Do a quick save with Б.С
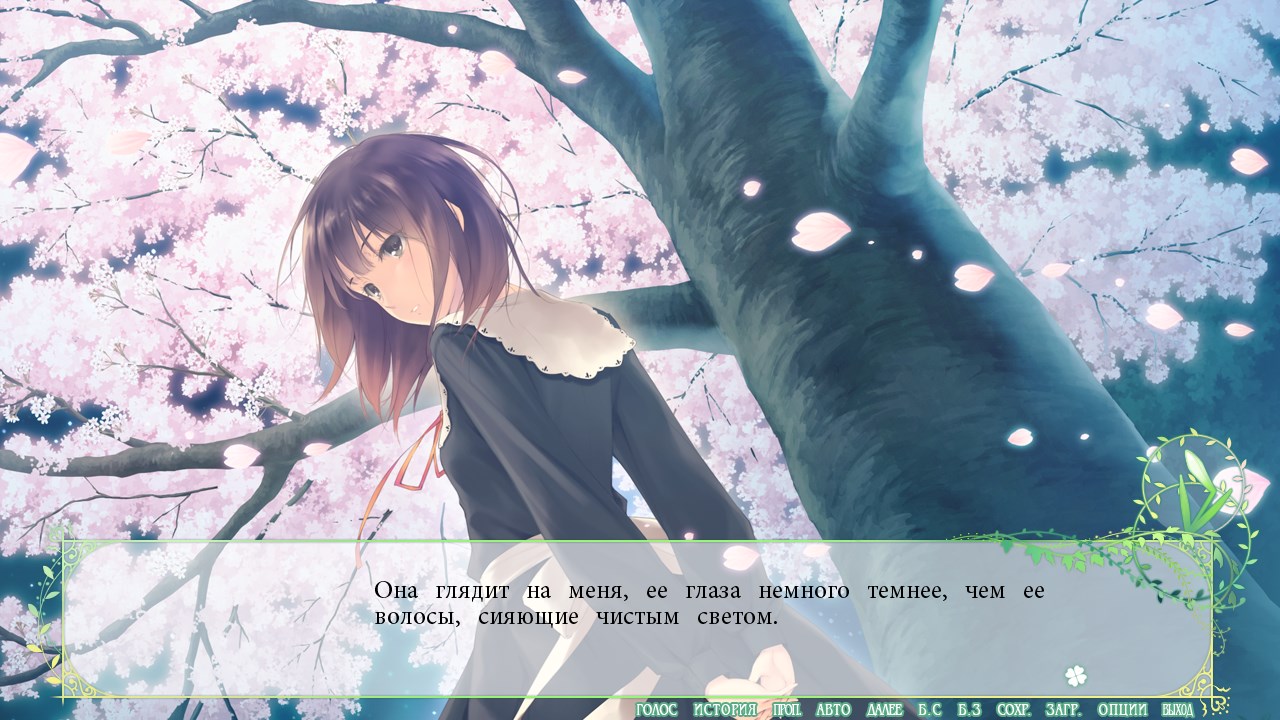Viewport: 1280px width, 720px height. click(929, 710)
